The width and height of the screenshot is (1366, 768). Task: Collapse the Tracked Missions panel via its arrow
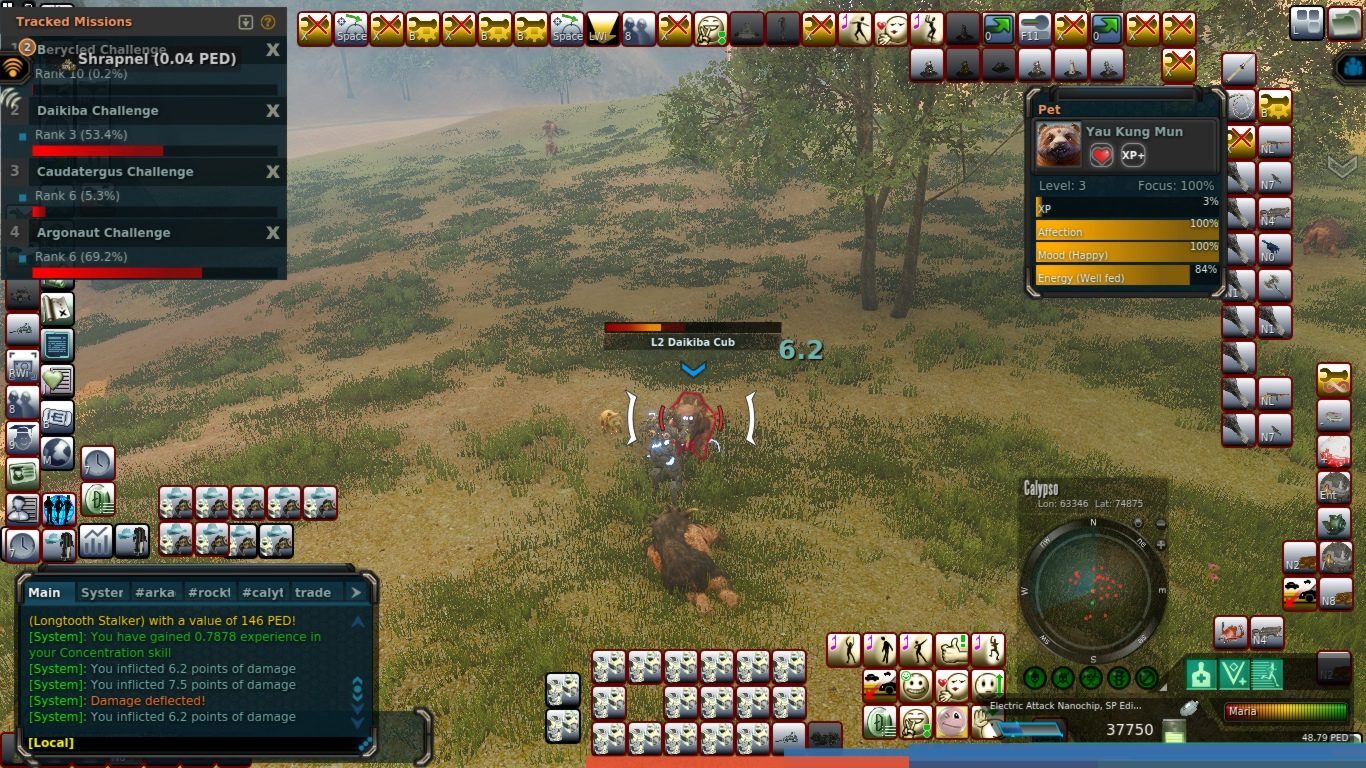pyautogui.click(x=246, y=22)
